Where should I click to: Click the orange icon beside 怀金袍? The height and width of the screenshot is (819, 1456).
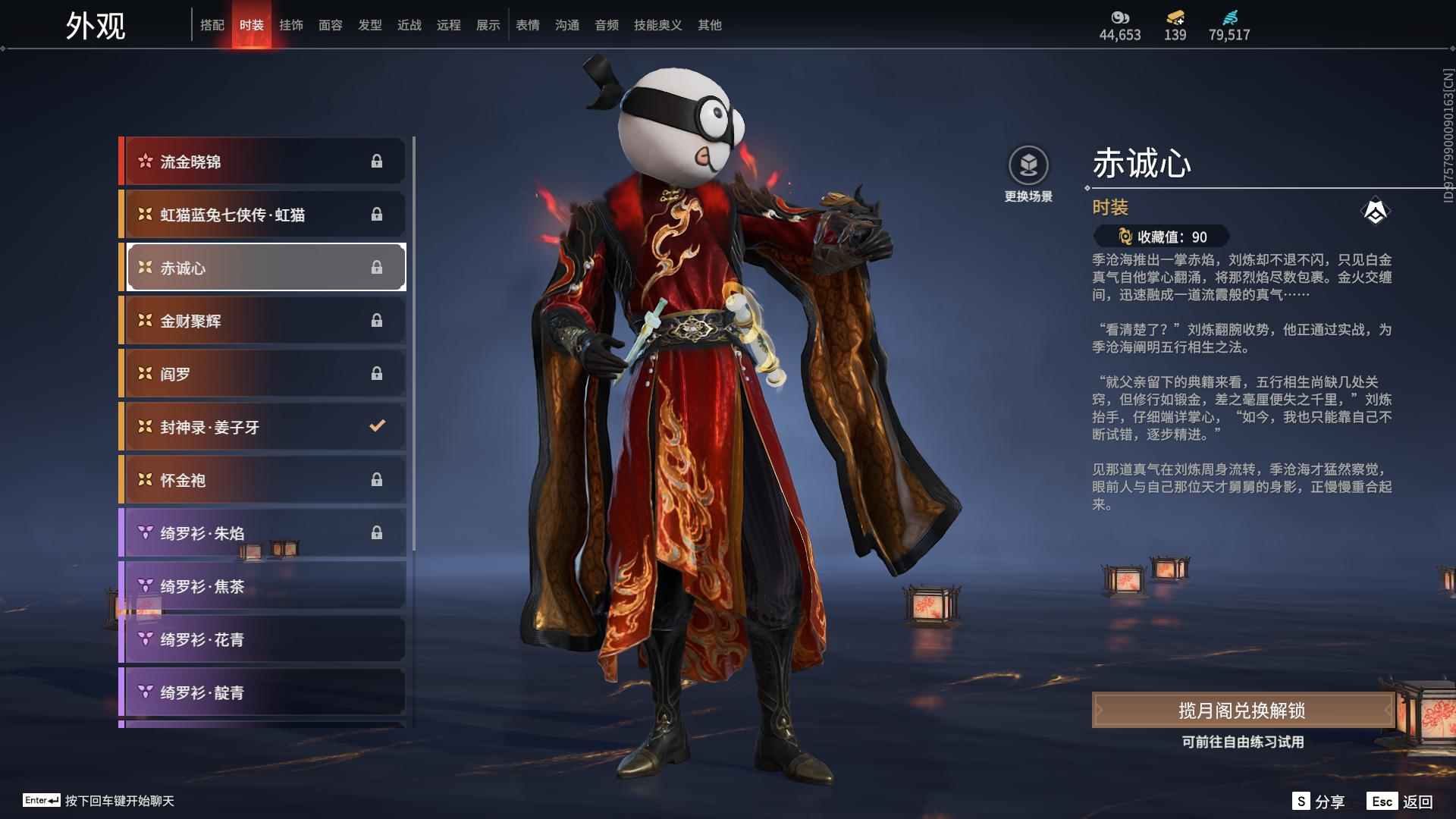point(144,479)
